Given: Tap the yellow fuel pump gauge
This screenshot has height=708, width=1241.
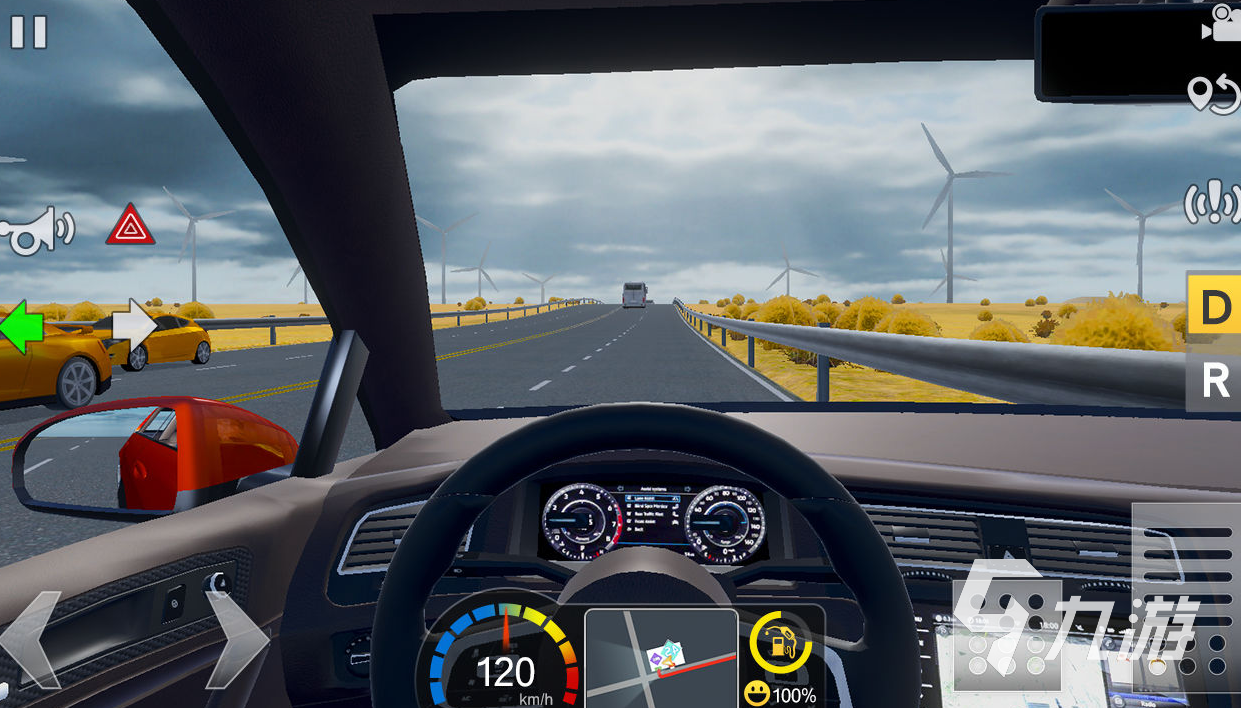Looking at the screenshot, I should tap(780, 642).
